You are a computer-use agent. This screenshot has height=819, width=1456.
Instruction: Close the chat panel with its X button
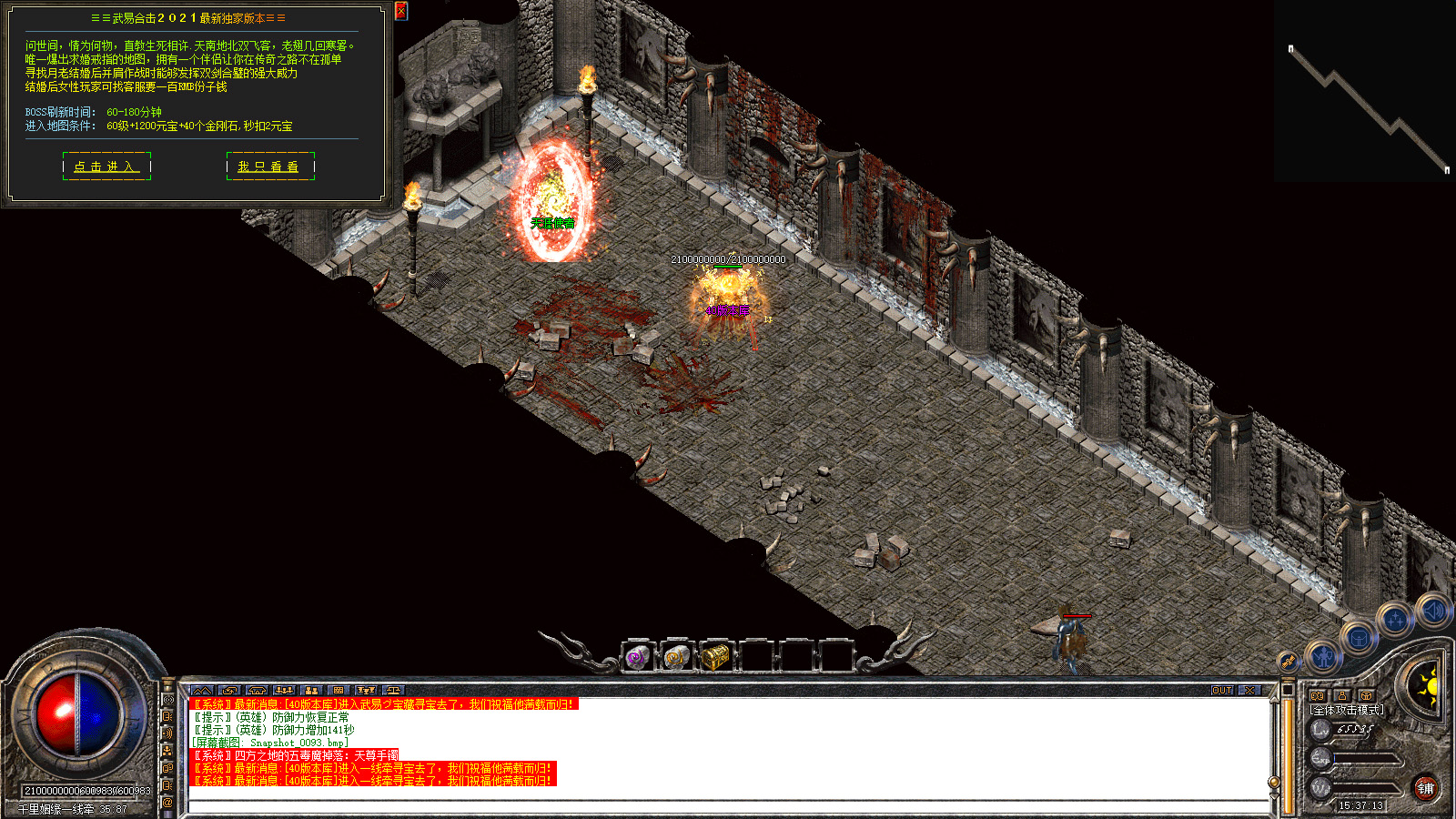pos(1249,691)
